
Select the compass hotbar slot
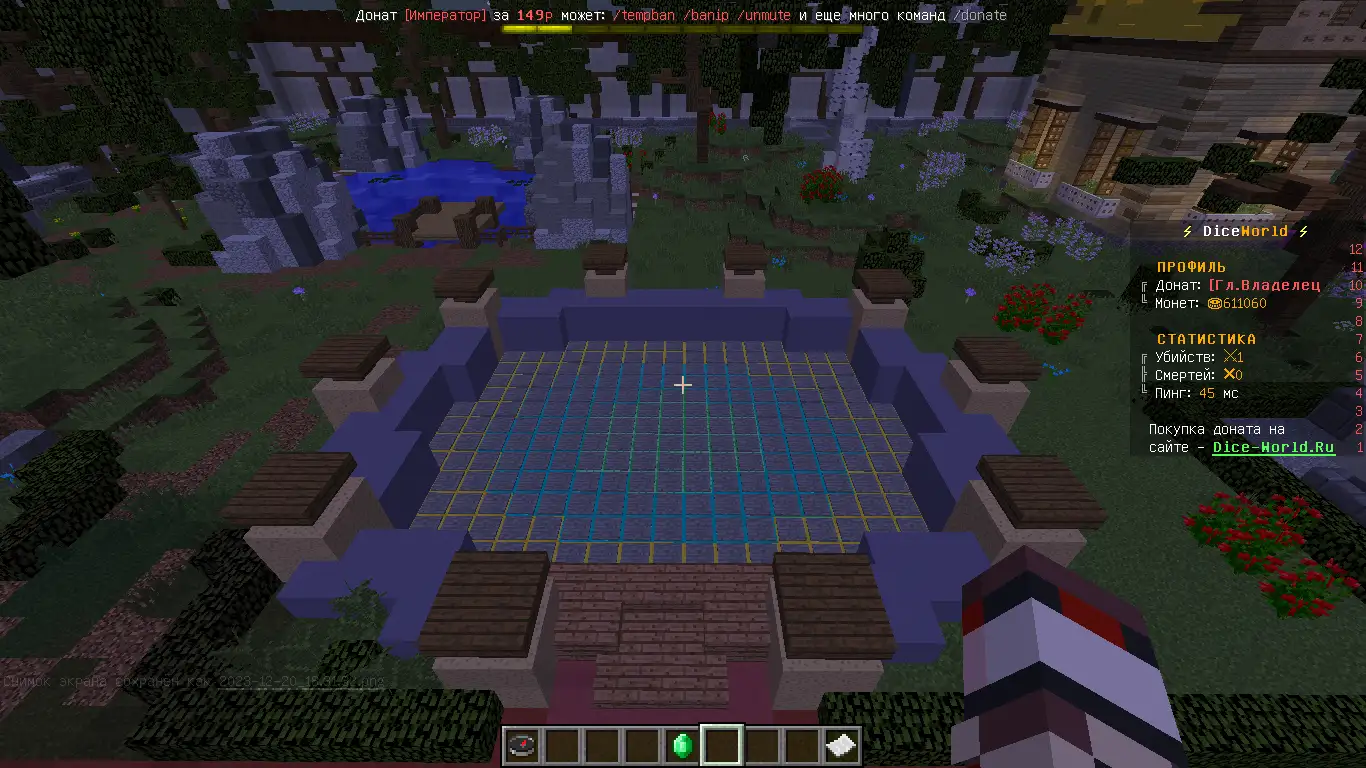[522, 745]
